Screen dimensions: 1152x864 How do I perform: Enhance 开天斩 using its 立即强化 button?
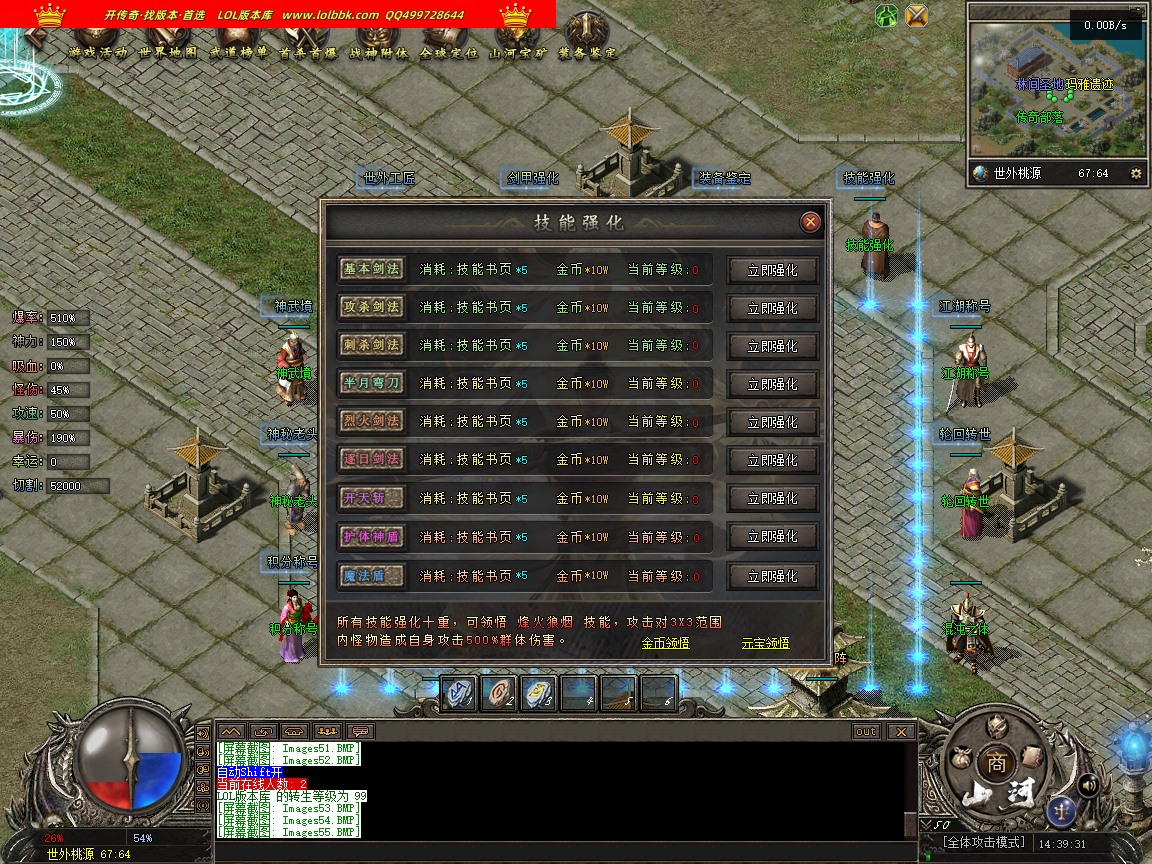(772, 498)
